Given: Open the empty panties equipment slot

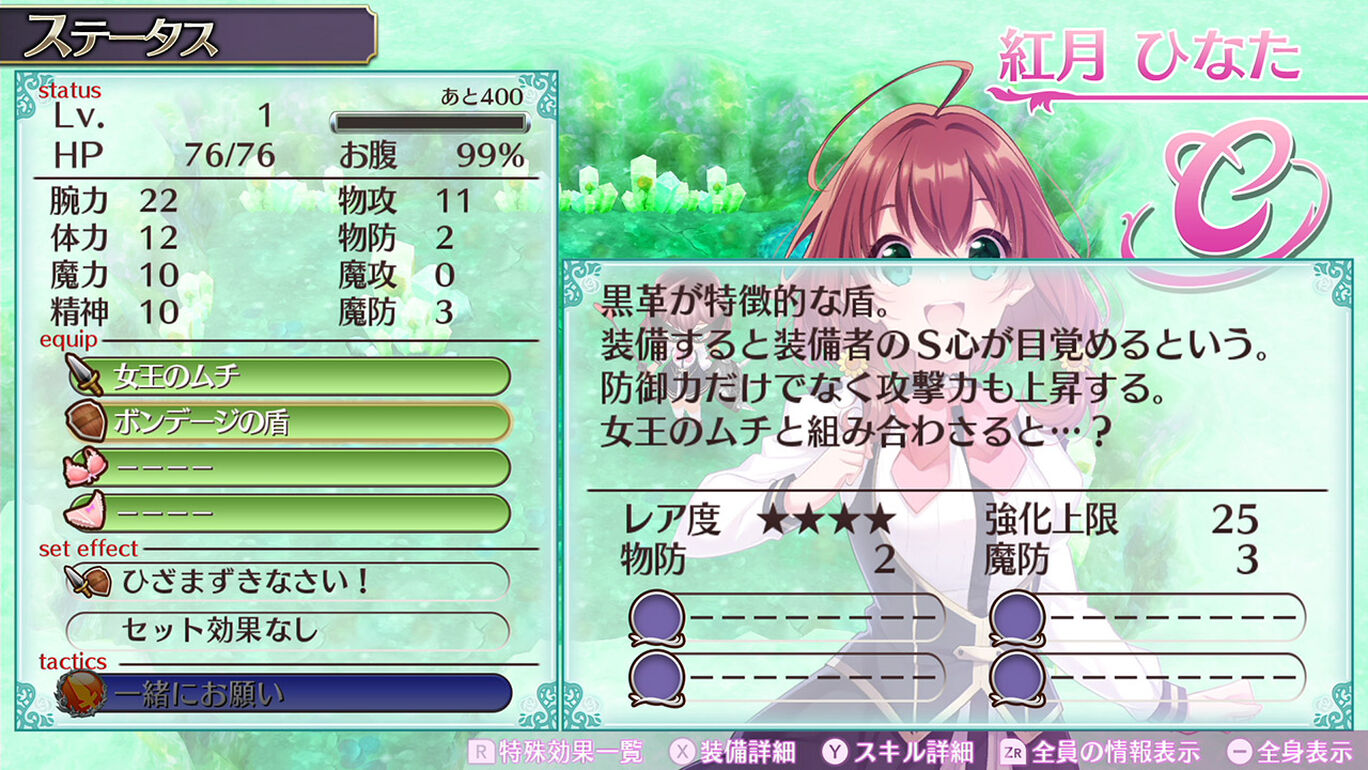Looking at the screenshot, I should (288, 513).
